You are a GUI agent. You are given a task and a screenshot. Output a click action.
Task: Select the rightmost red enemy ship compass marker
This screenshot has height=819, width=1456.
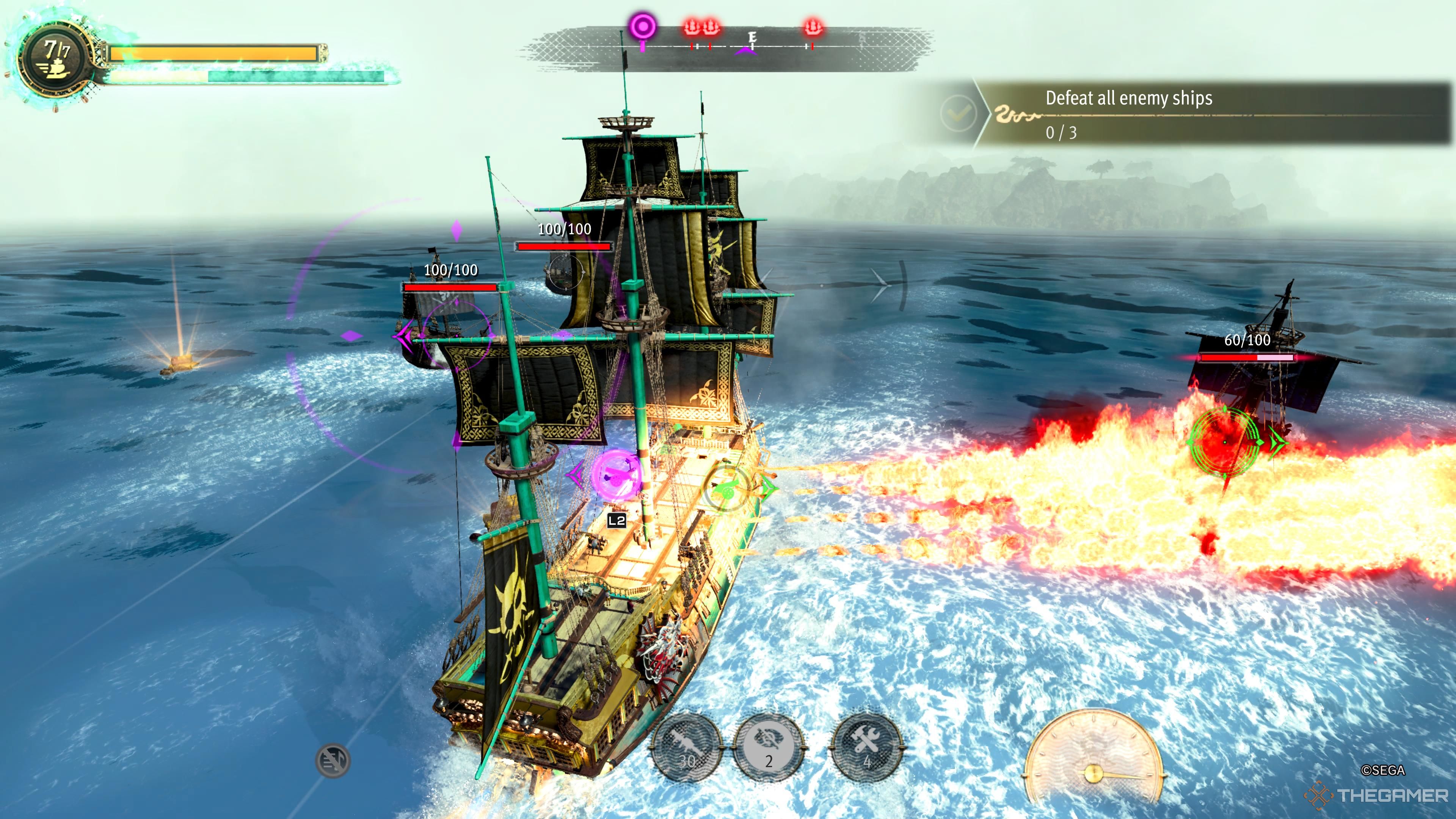pos(813,26)
